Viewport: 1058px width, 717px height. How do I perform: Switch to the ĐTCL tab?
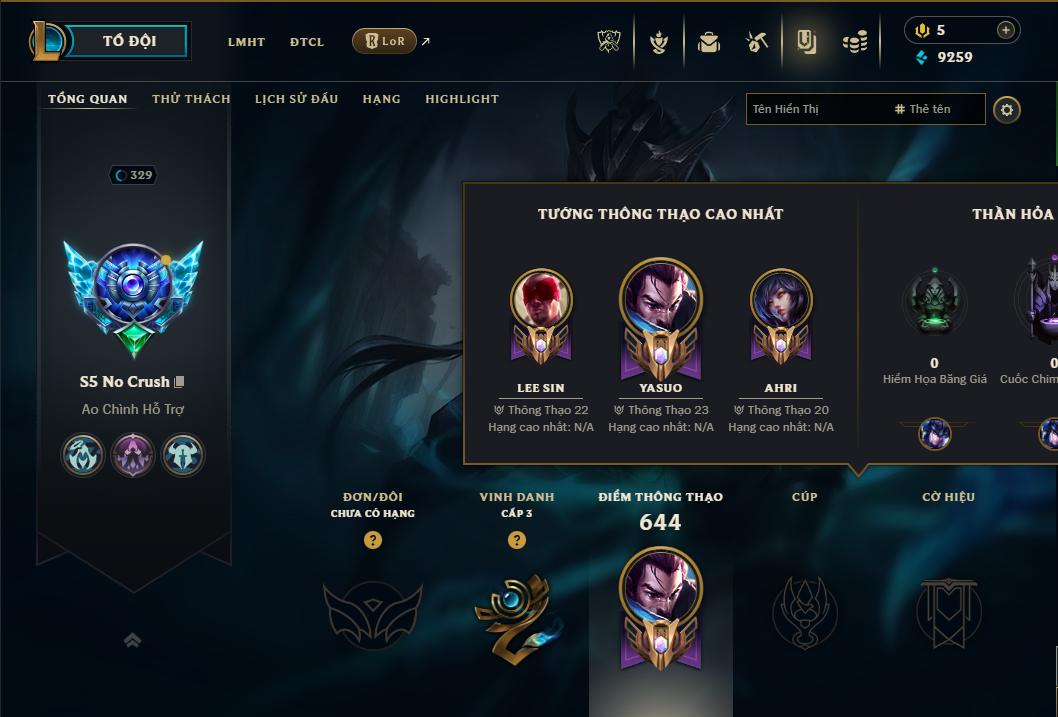[307, 42]
